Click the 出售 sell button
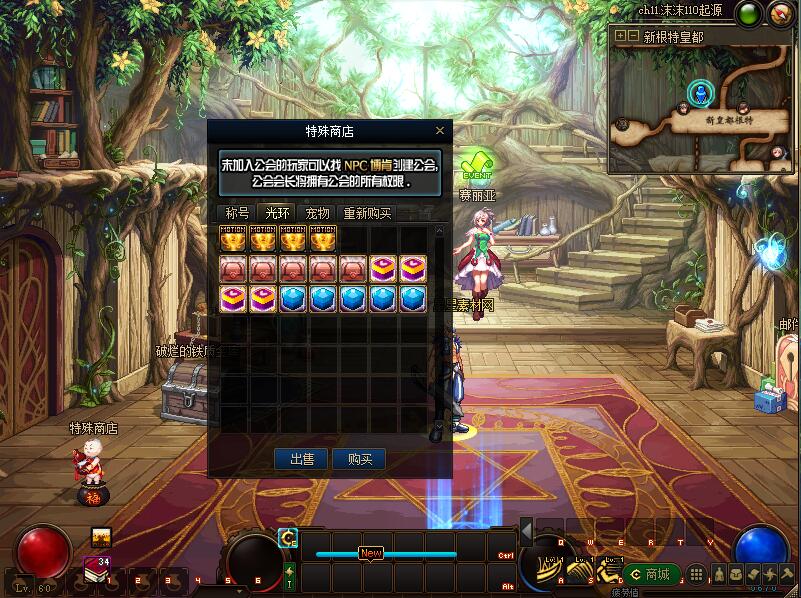This screenshot has width=801, height=598. pyautogui.click(x=302, y=459)
